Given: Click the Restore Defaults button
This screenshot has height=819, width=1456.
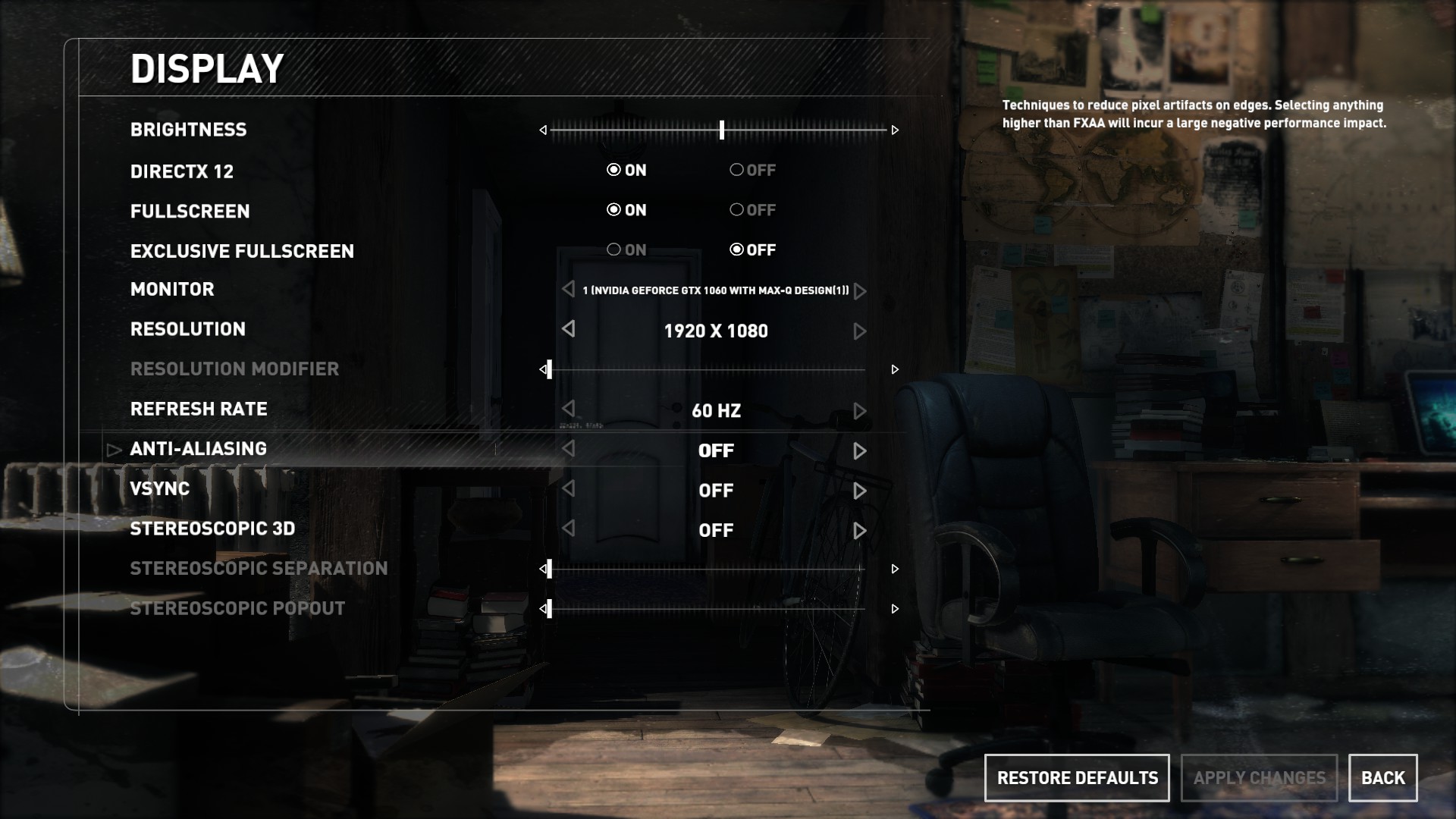Looking at the screenshot, I should 1077,778.
